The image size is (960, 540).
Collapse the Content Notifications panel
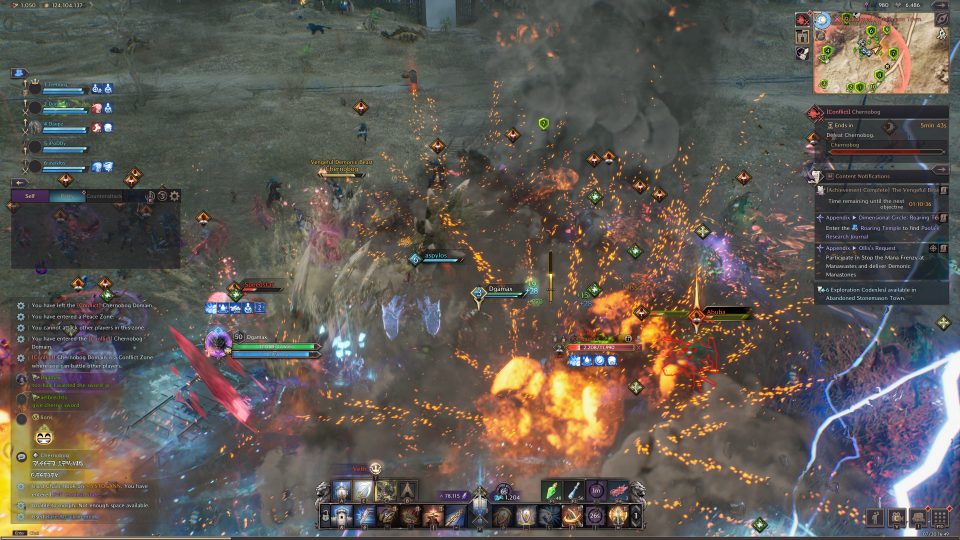(x=941, y=171)
